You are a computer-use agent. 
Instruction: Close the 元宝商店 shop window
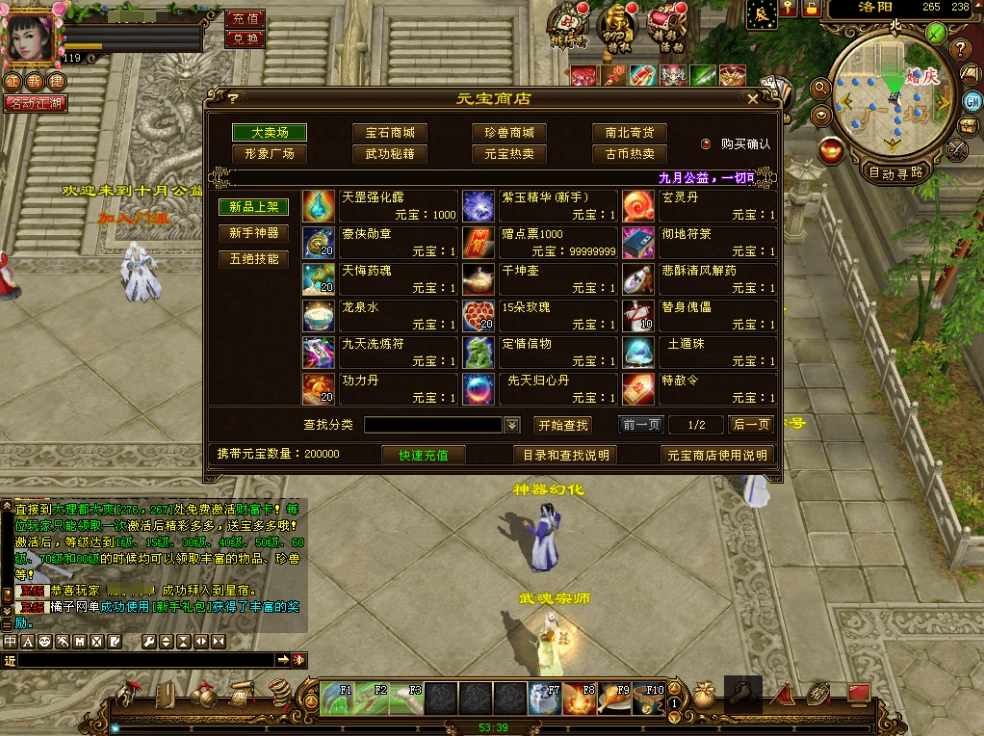tap(753, 99)
